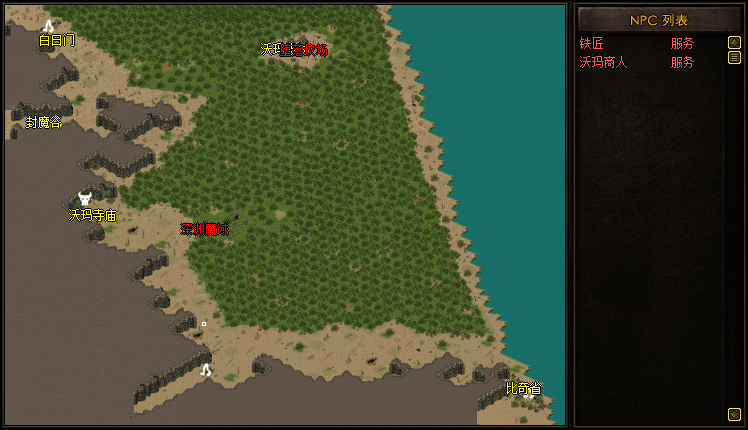This screenshot has width=748, height=430.
Task: Select the red 堕落坟场 map label
Action: (x=304, y=49)
